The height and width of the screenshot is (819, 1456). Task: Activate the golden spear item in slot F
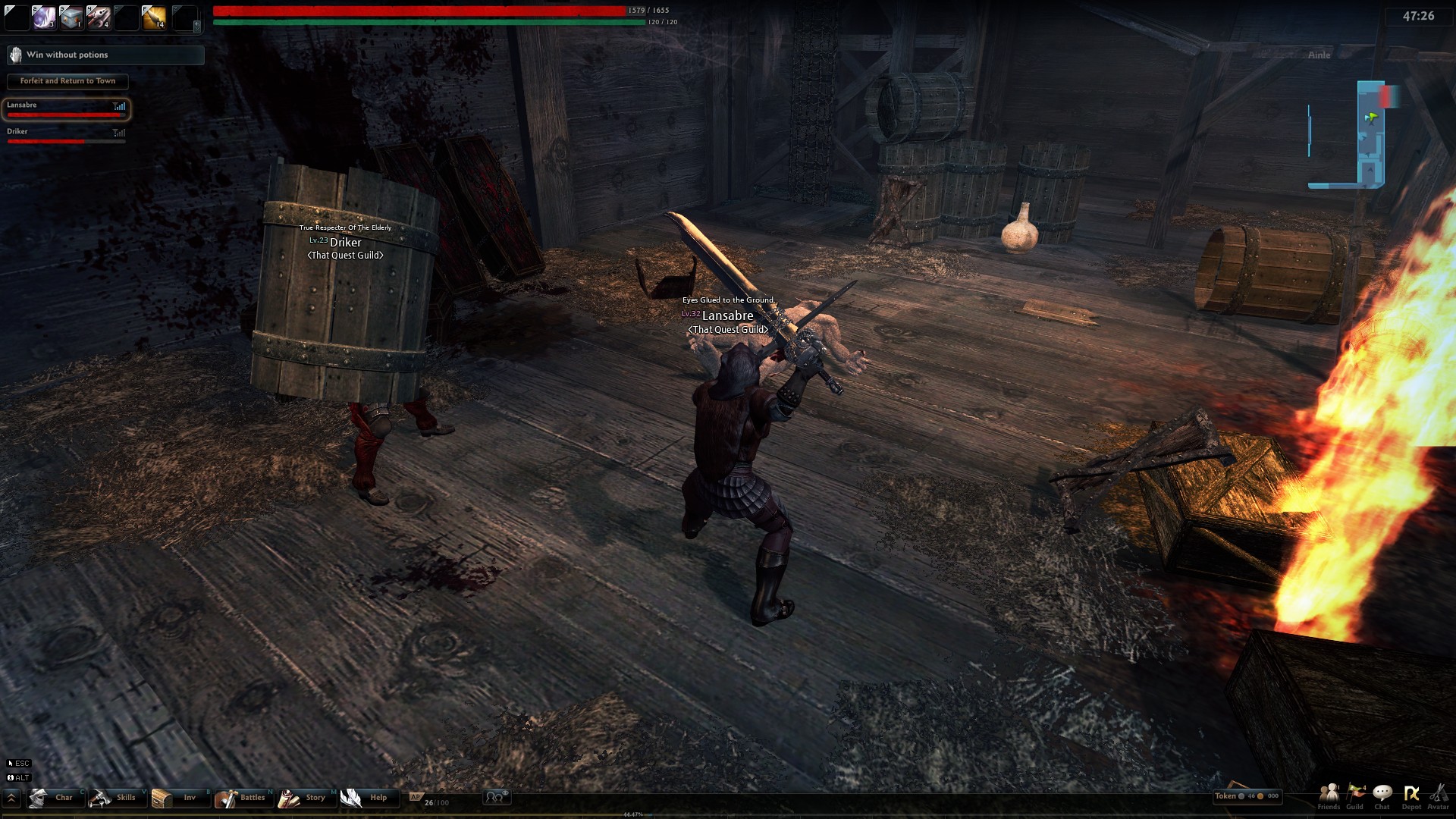[x=153, y=17]
